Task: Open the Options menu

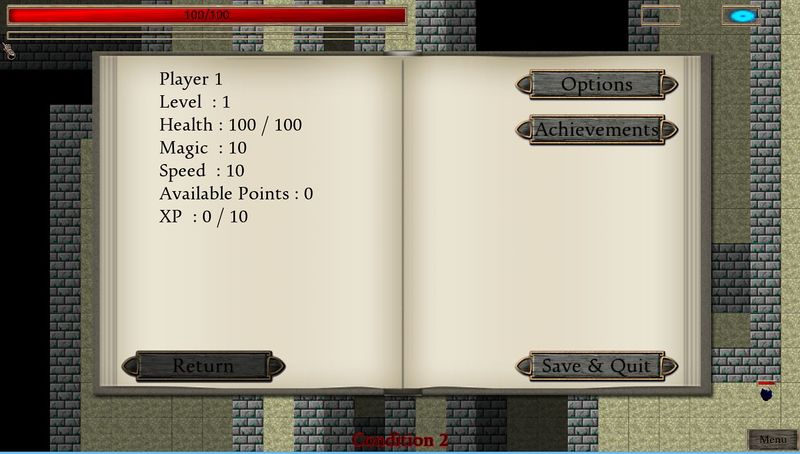Action: tap(596, 85)
